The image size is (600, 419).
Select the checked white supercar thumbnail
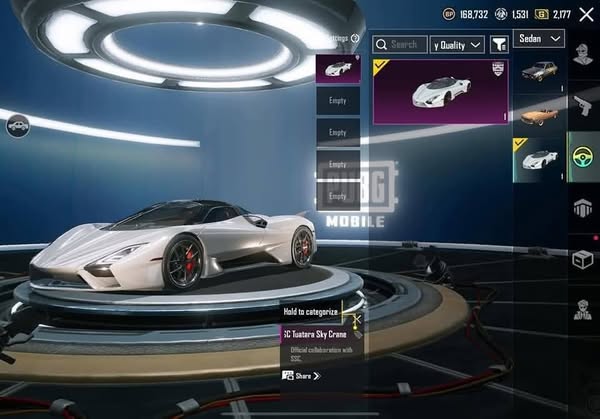(x=539, y=158)
